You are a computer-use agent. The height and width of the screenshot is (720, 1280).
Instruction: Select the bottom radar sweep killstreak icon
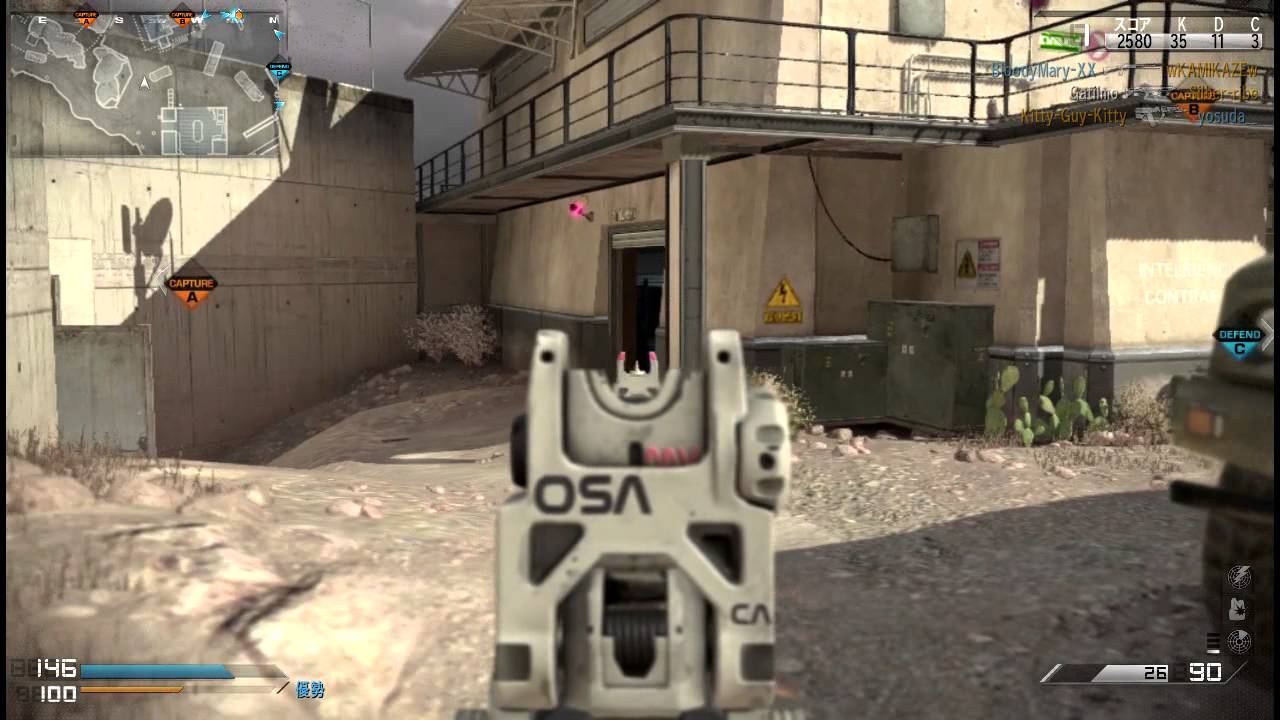(1238, 640)
